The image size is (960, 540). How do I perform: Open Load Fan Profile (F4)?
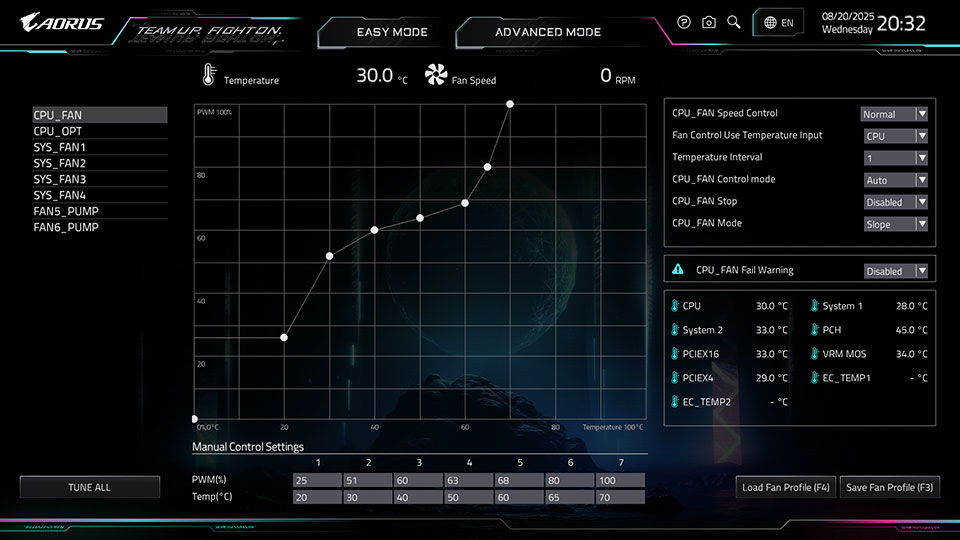[786, 487]
